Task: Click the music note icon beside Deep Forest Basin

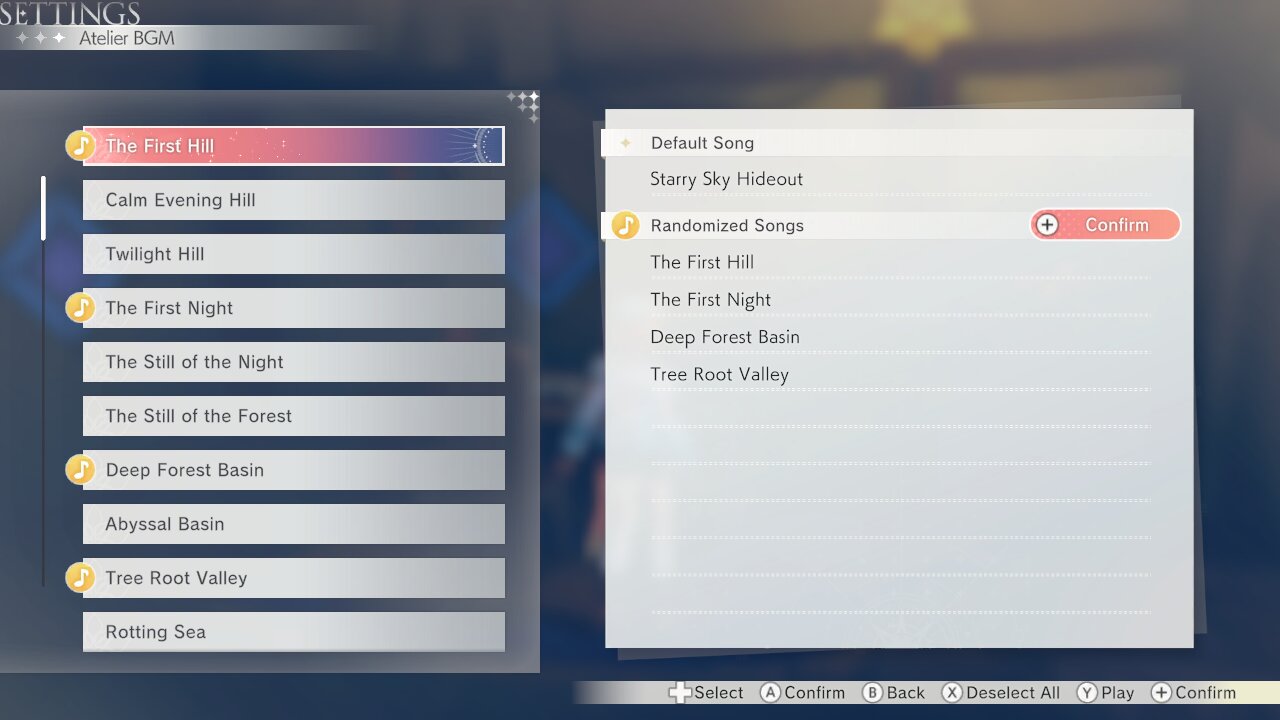Action: pos(81,469)
